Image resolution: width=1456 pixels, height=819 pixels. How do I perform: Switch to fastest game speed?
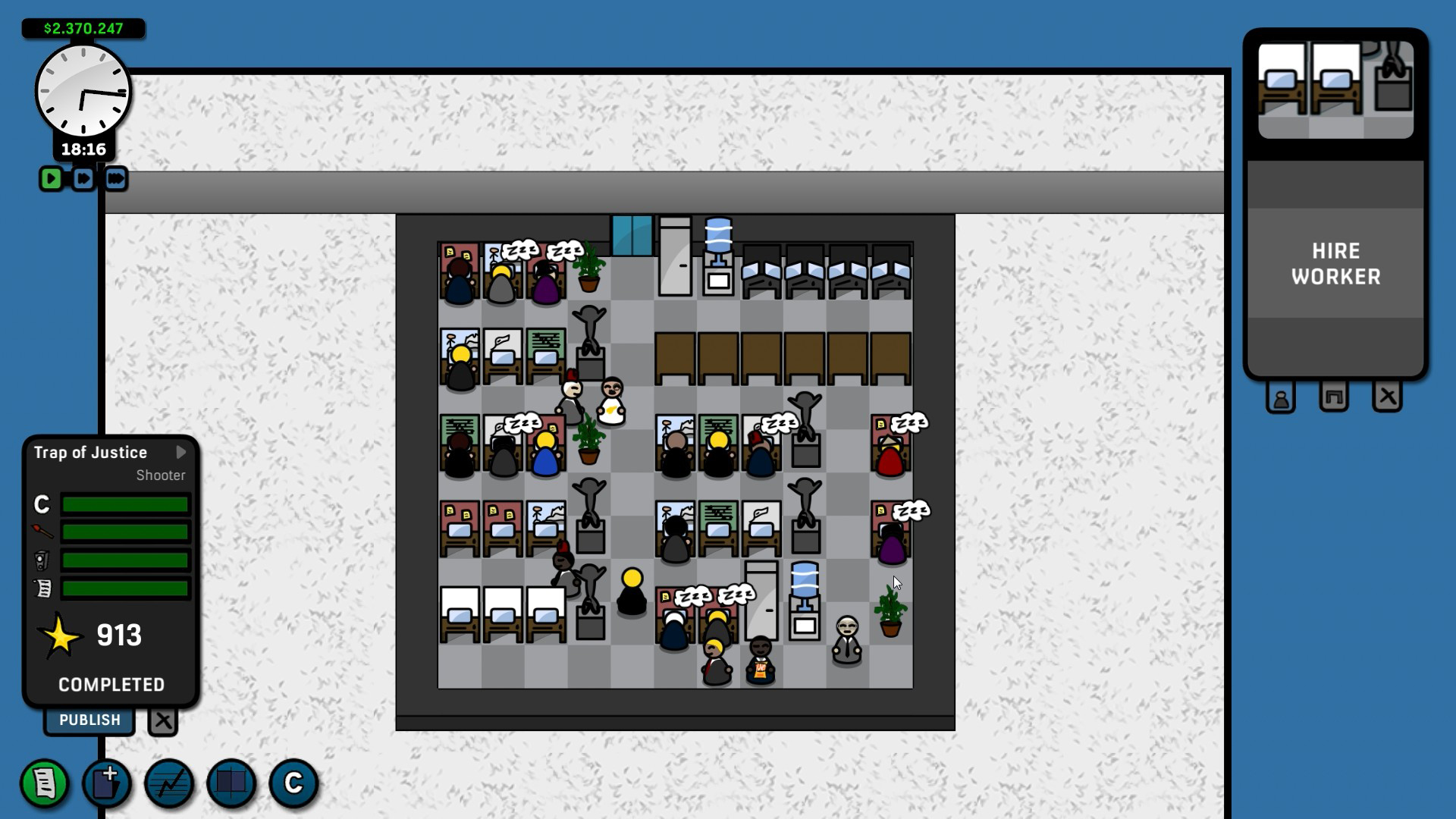coord(115,179)
